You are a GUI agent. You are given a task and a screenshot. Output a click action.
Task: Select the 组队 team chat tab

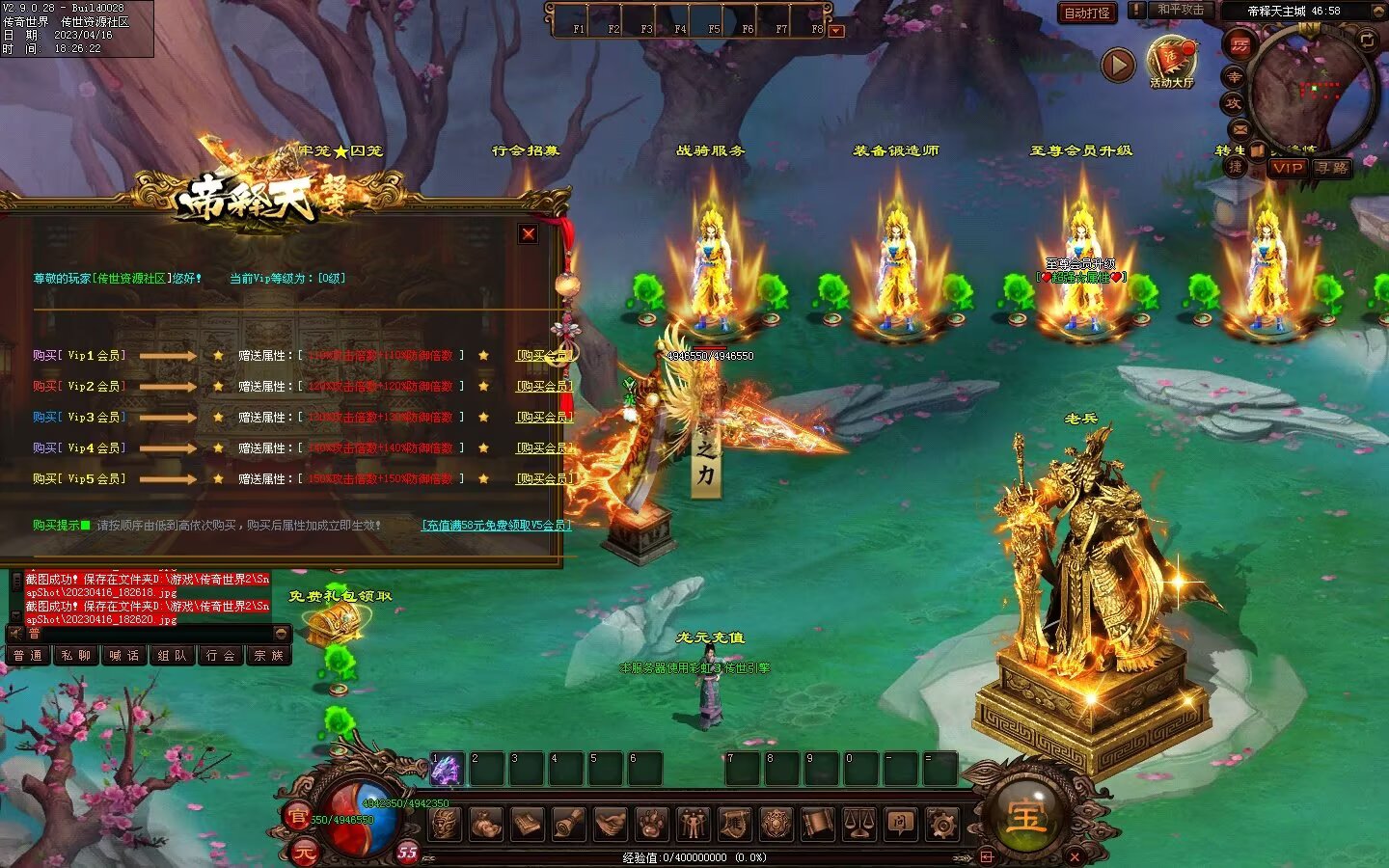click(172, 656)
